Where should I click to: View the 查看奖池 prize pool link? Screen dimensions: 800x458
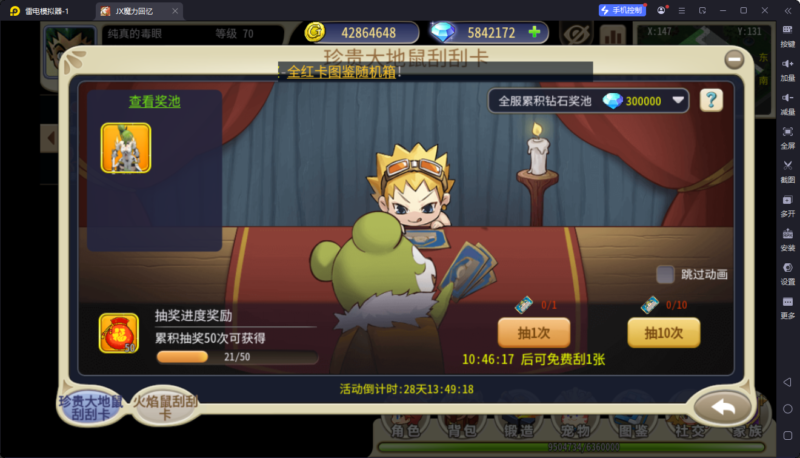(x=154, y=101)
